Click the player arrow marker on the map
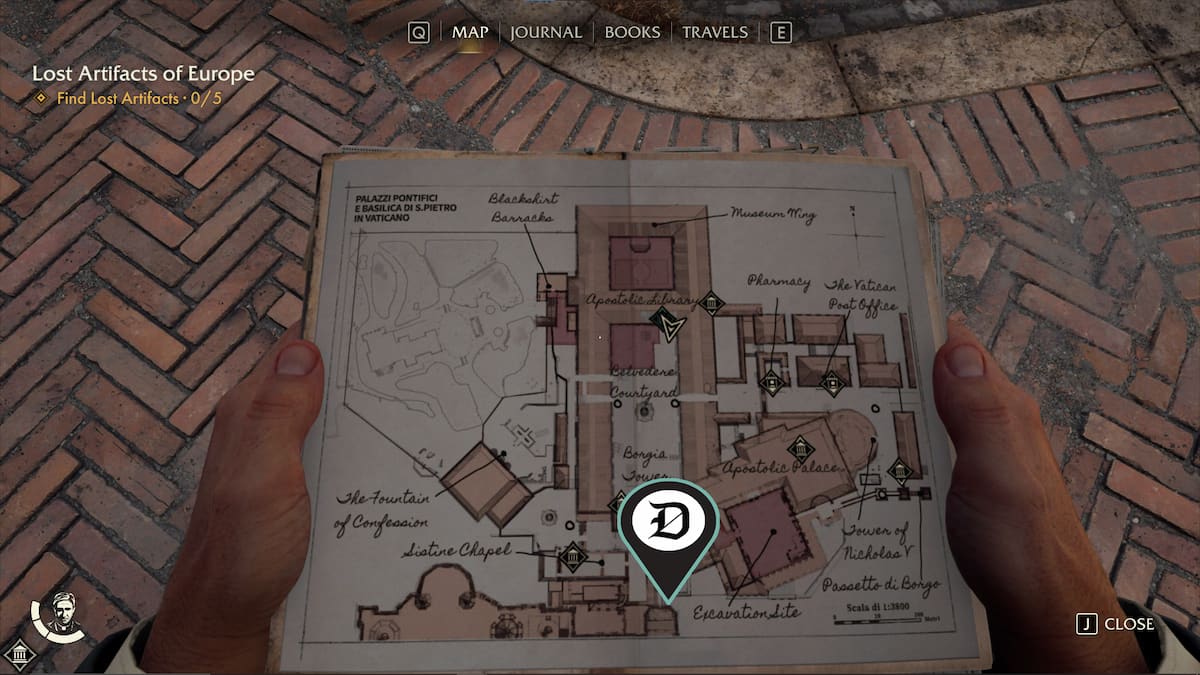Screen dimensions: 1200x675 [663, 323]
